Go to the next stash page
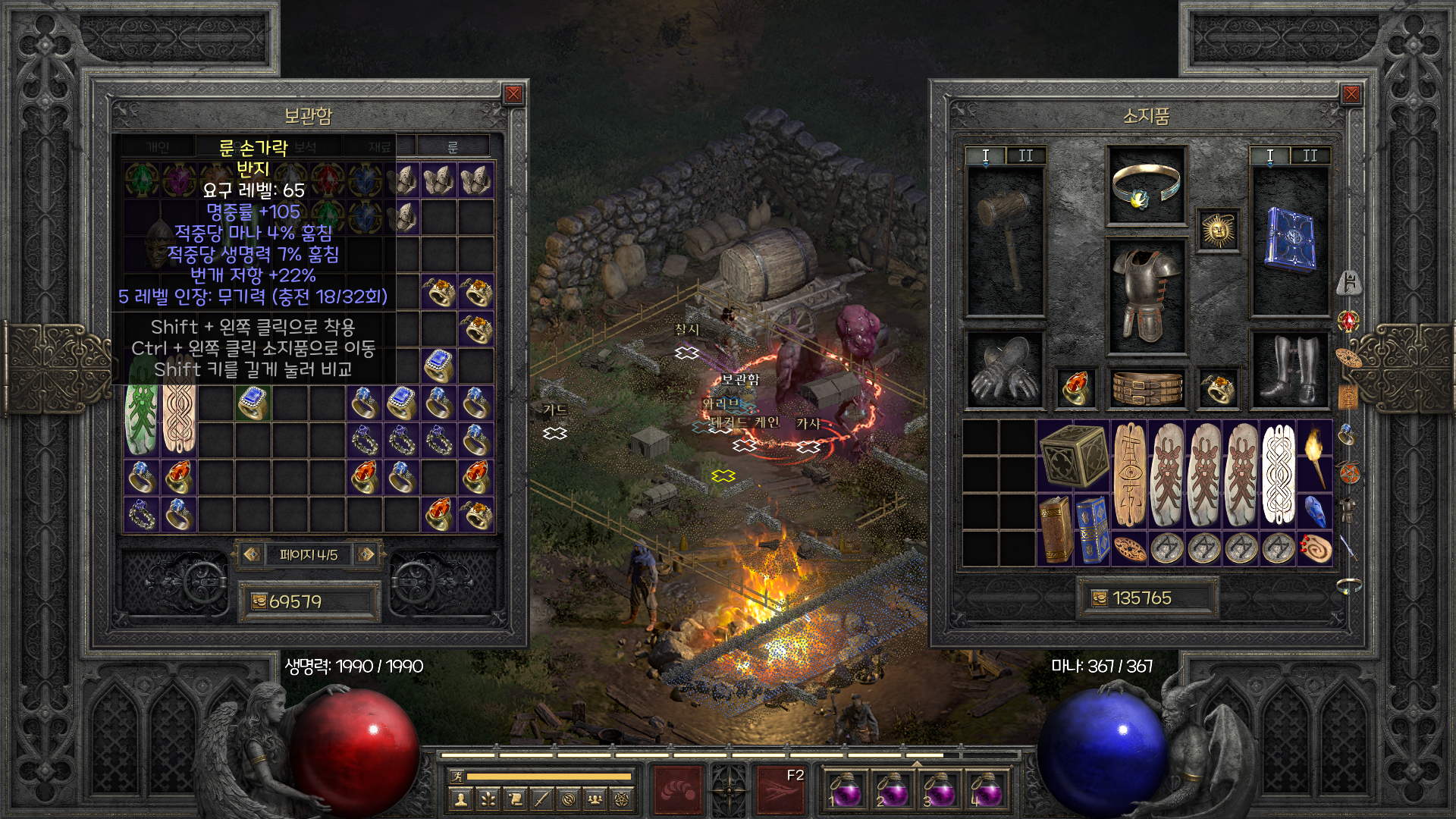The height and width of the screenshot is (819, 1456). (x=366, y=554)
